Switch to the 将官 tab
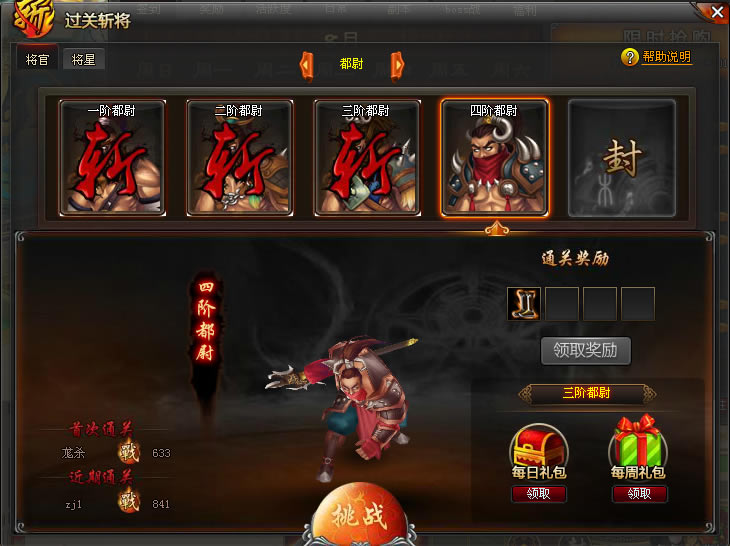 click(36, 59)
